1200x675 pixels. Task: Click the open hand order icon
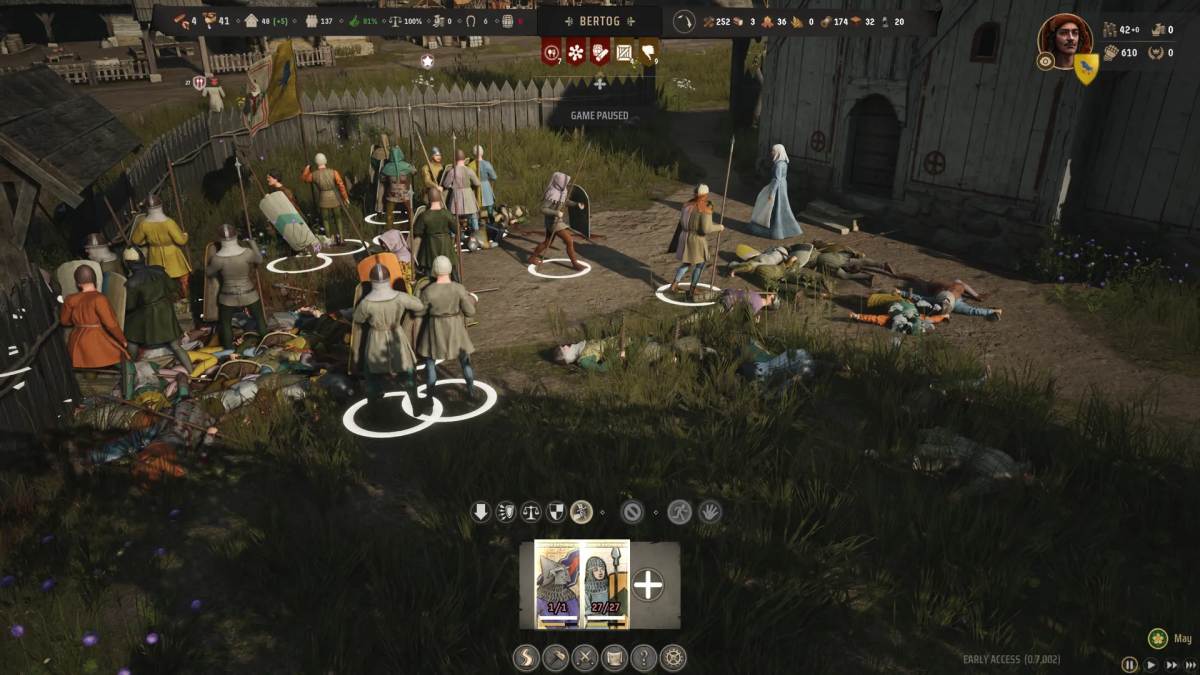coord(709,512)
